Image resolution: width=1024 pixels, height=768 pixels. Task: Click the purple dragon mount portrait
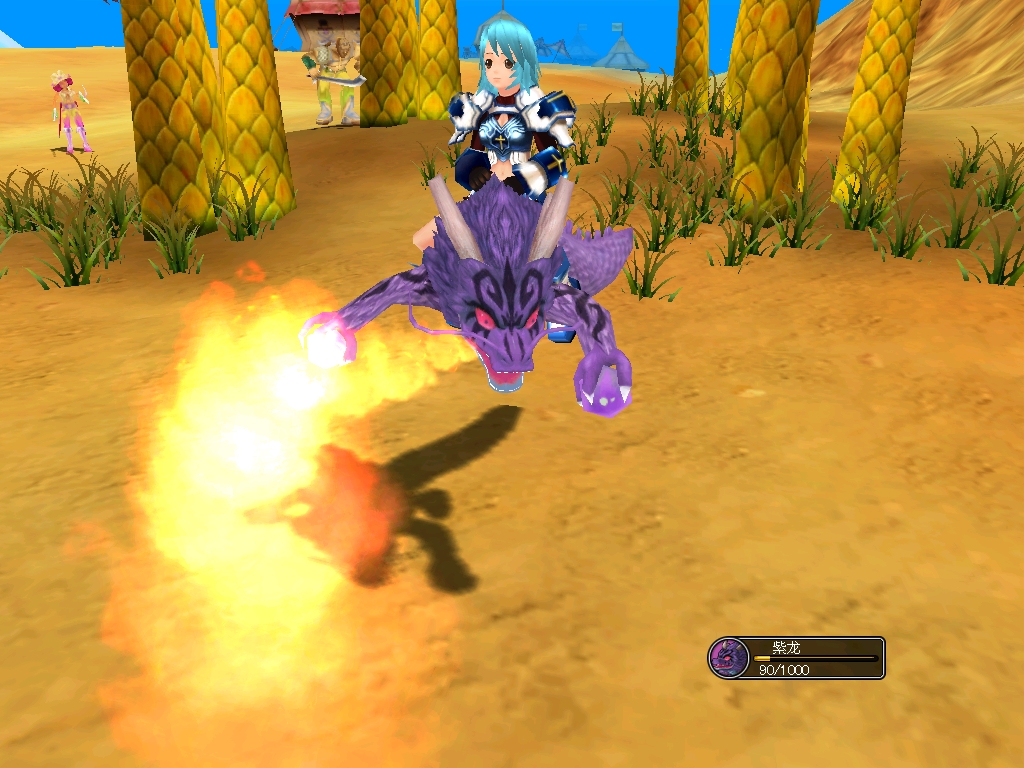(x=728, y=658)
